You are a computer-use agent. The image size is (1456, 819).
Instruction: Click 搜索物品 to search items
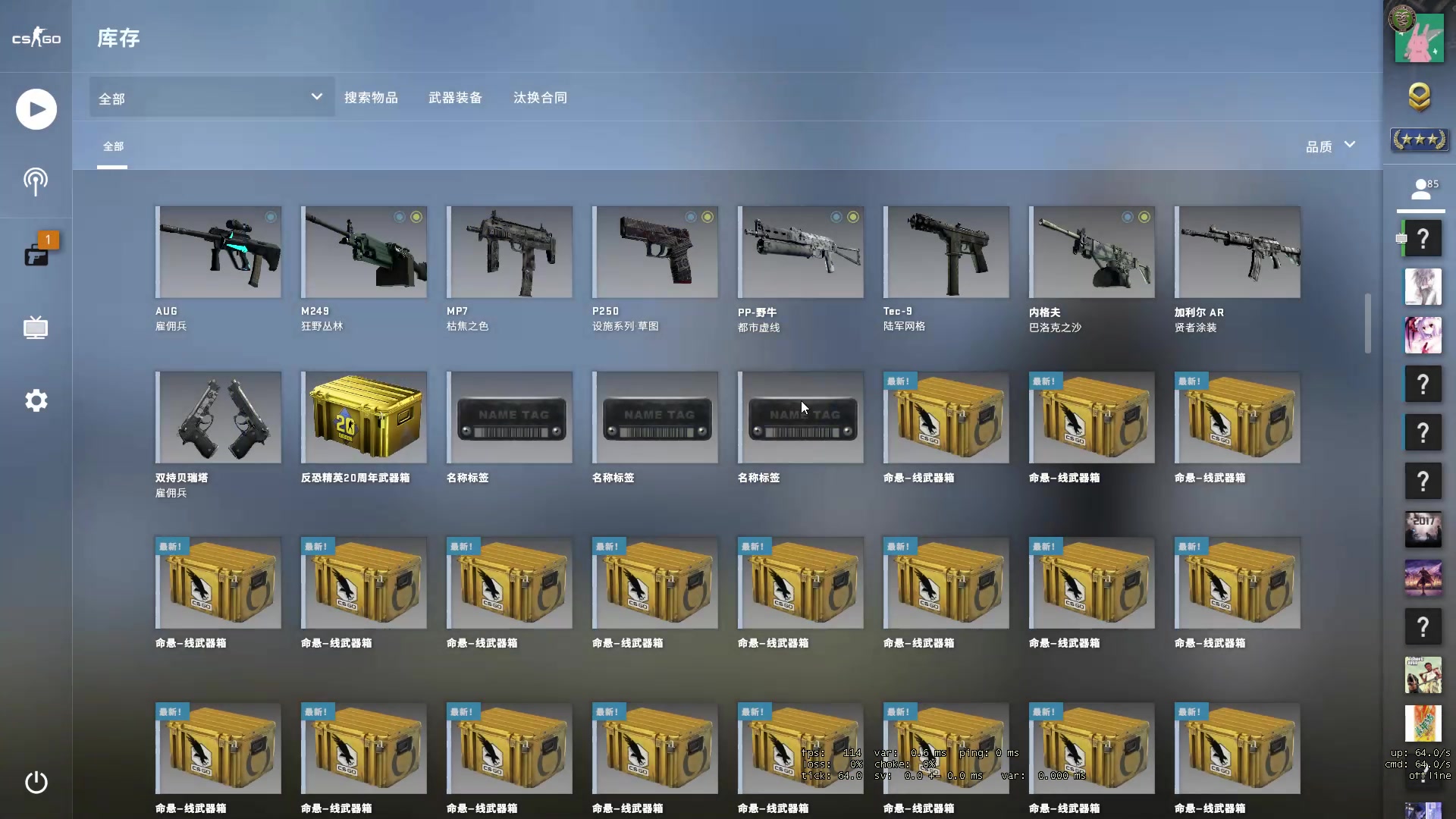click(x=372, y=97)
